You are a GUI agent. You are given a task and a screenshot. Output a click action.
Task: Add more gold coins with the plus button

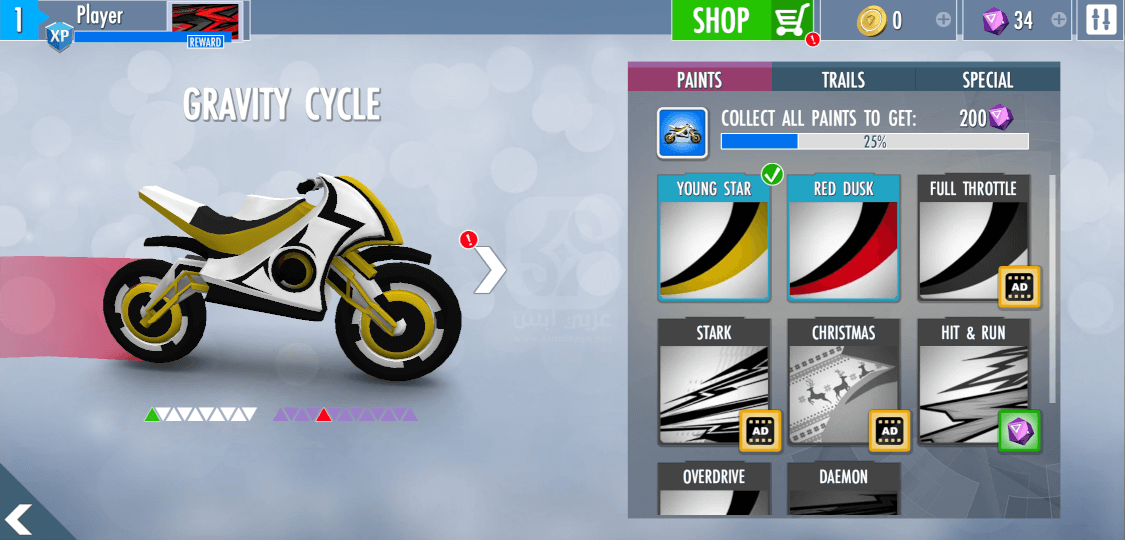coord(943,20)
